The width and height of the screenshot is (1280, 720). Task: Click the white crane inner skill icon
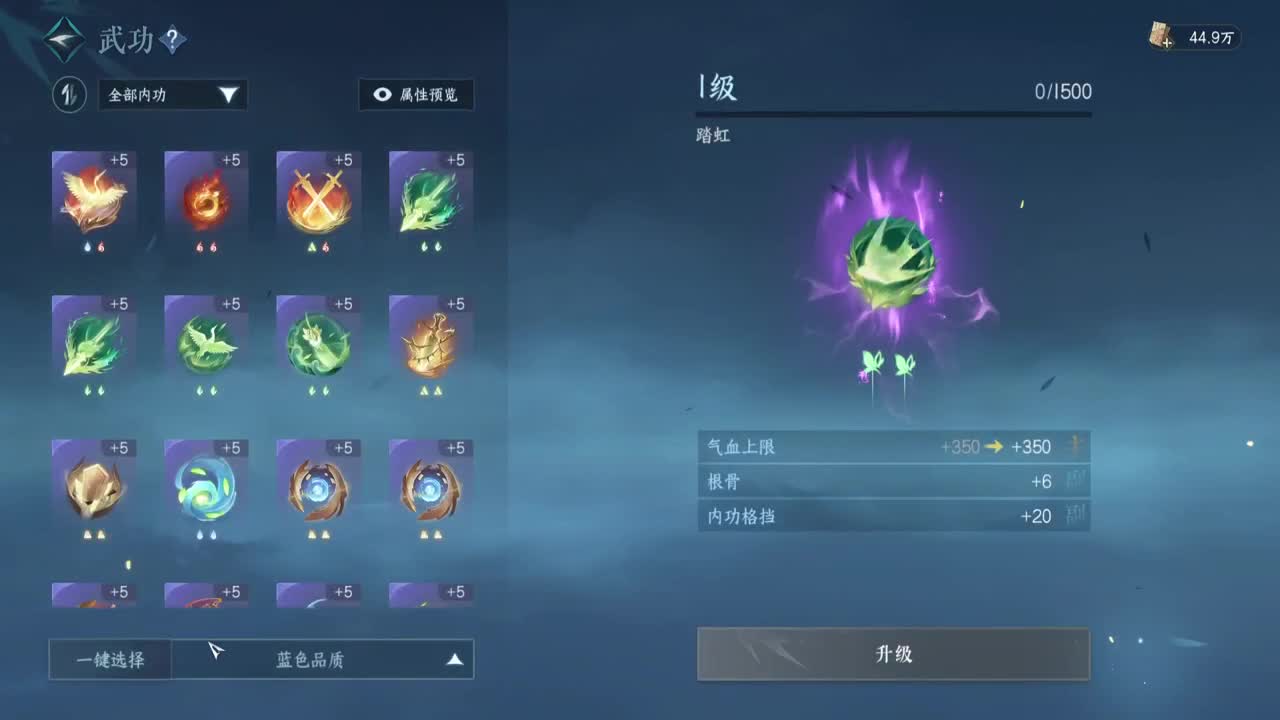(x=206, y=342)
